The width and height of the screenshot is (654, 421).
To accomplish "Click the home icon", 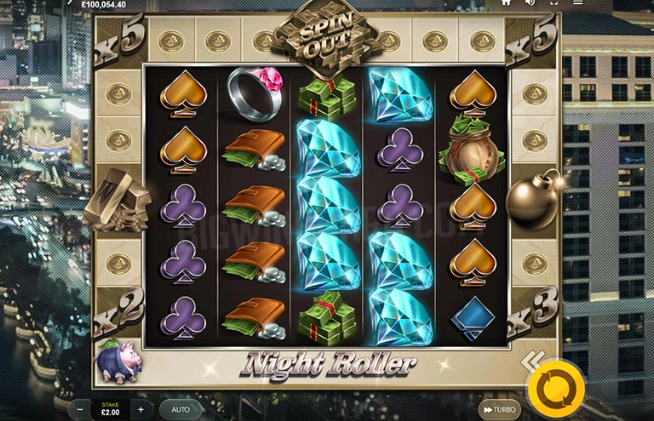I will pyautogui.click(x=506, y=3).
